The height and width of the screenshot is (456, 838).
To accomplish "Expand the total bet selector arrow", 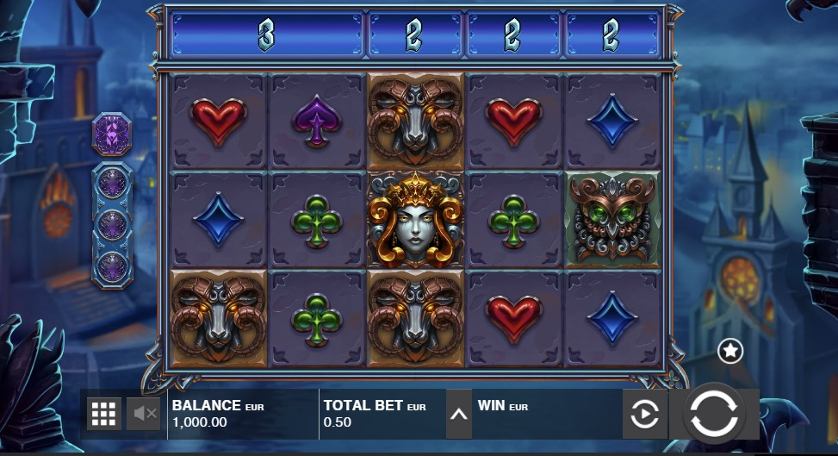I will (458, 414).
